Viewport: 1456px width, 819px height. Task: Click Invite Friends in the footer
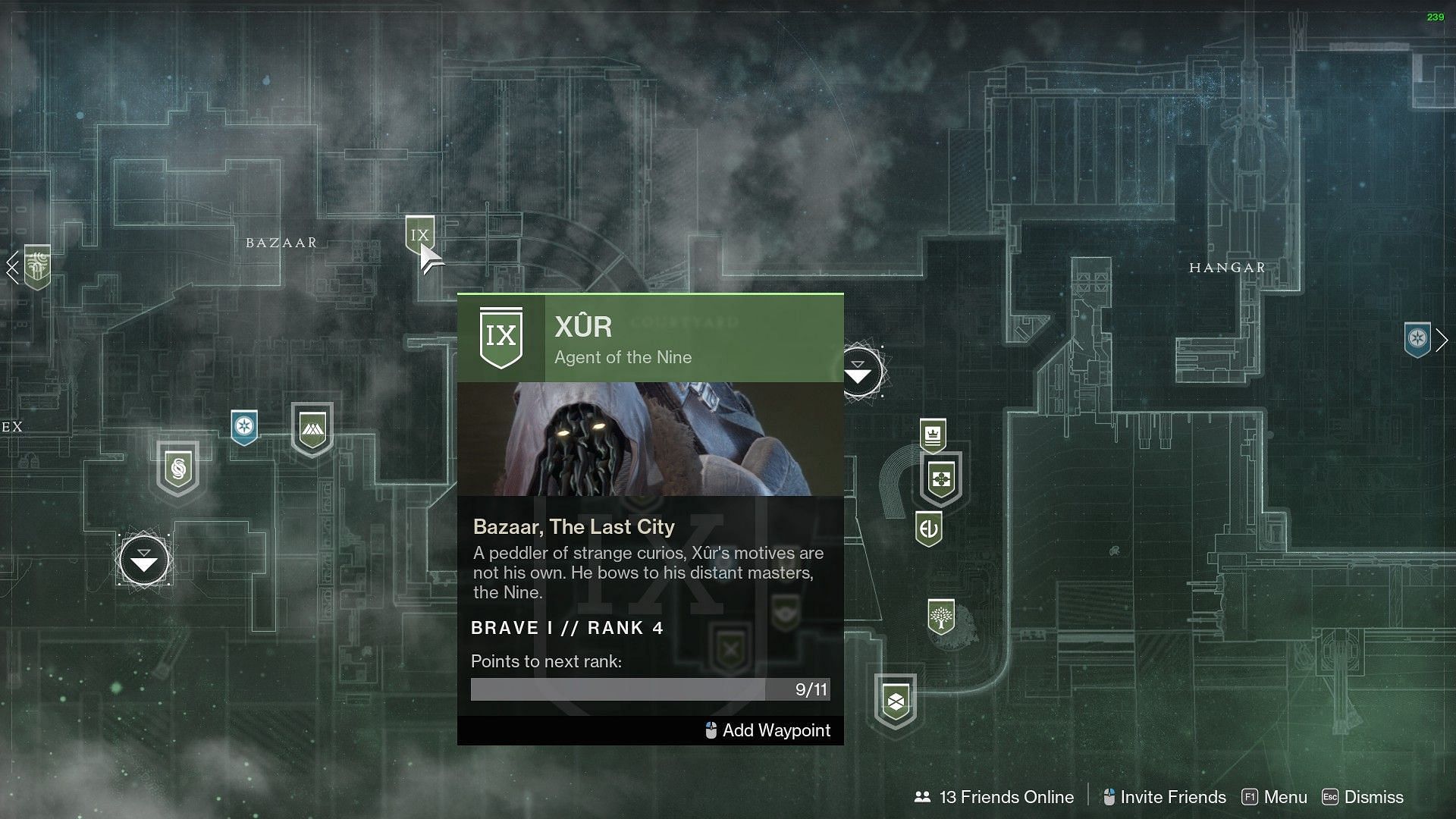[x=1164, y=797]
